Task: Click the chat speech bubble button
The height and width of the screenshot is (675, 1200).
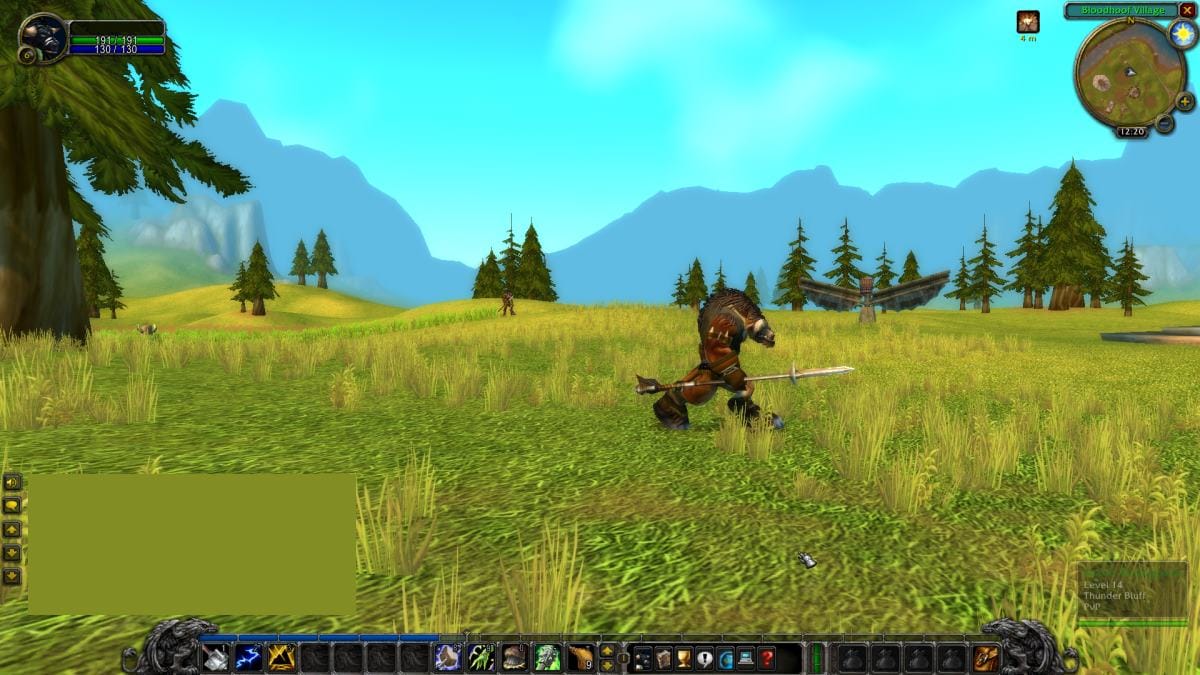Action: click(x=12, y=506)
